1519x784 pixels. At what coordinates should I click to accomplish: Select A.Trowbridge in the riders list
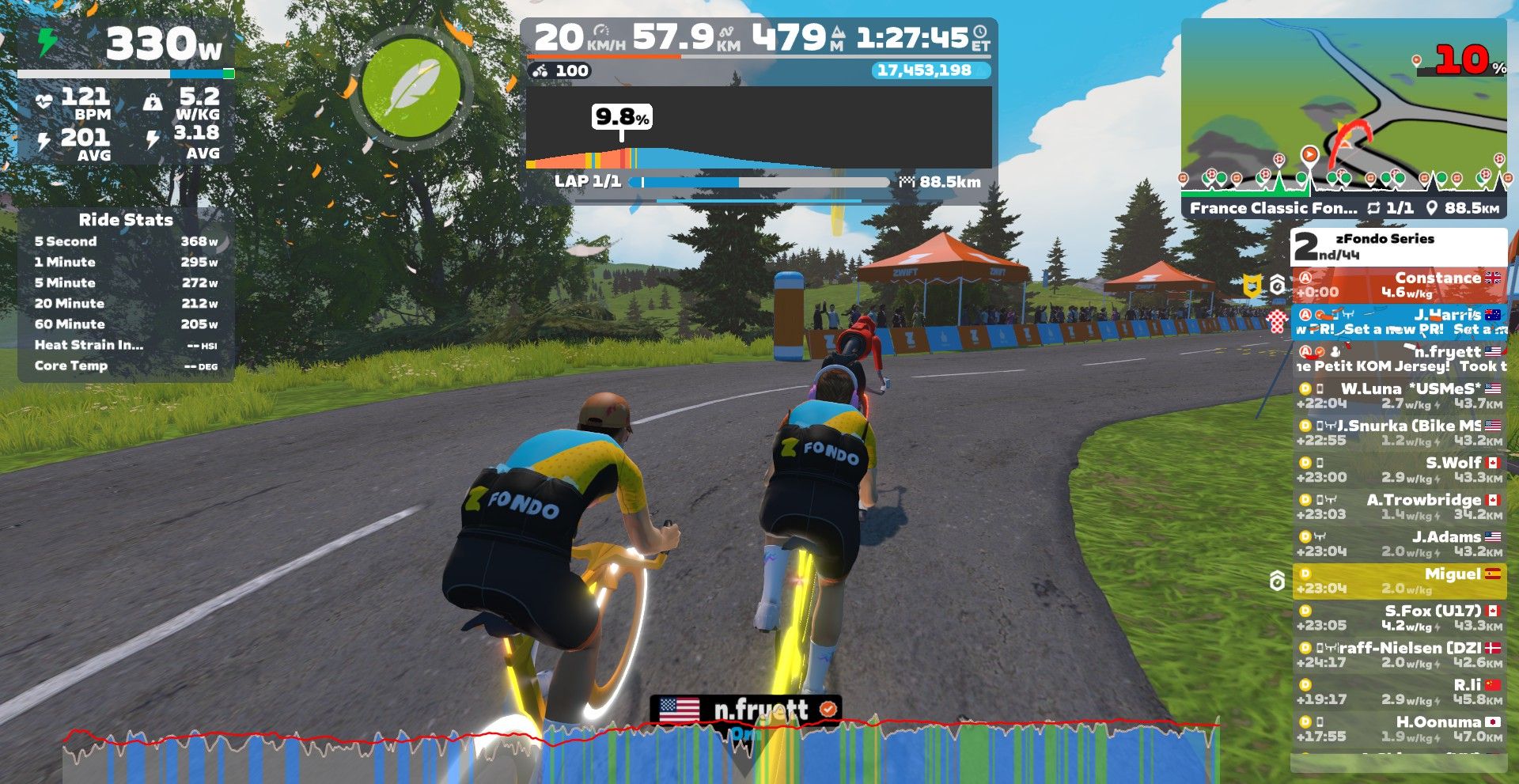(x=1399, y=507)
